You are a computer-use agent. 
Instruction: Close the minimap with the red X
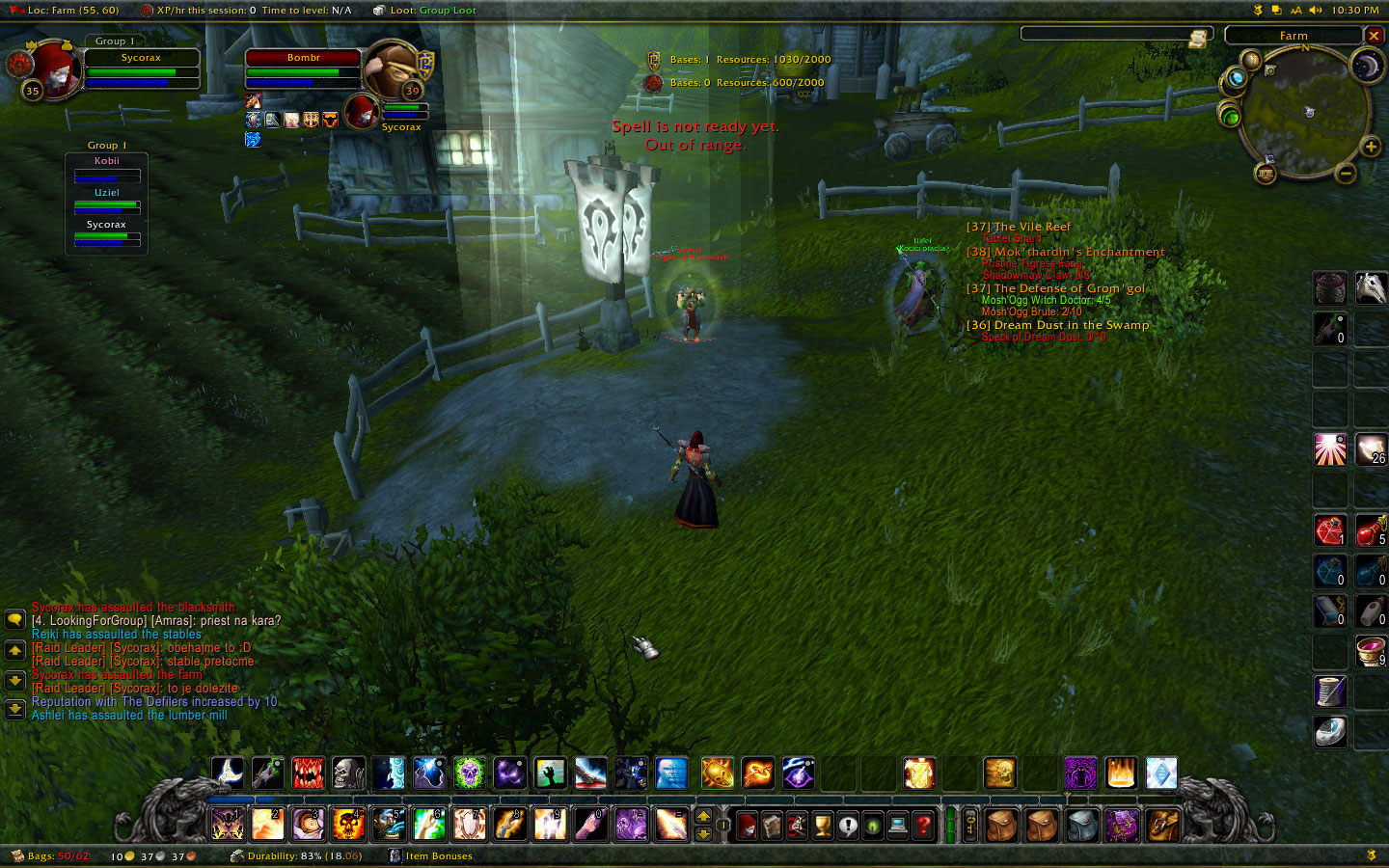pyautogui.click(x=1374, y=36)
